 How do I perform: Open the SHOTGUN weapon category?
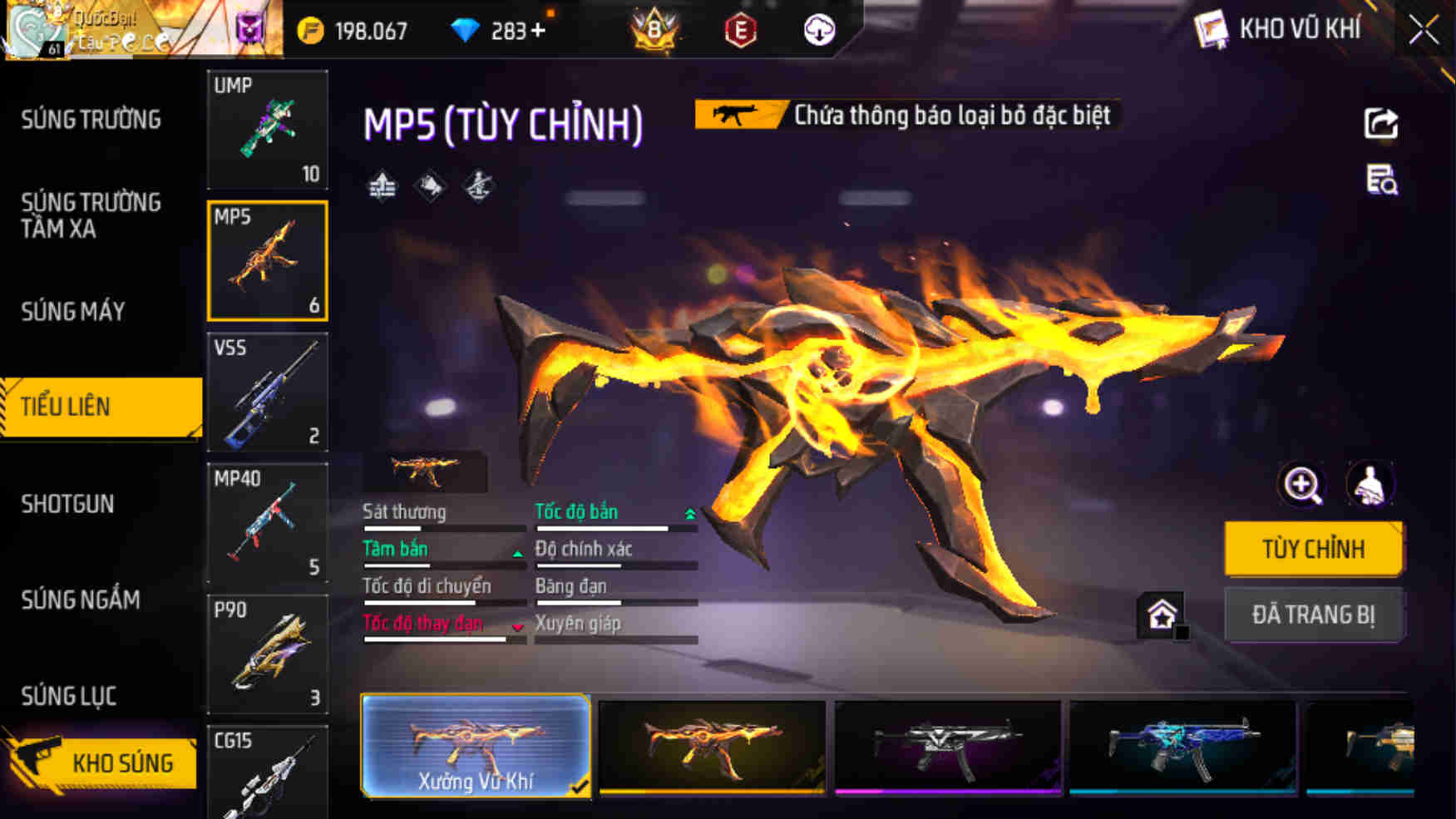tap(67, 504)
